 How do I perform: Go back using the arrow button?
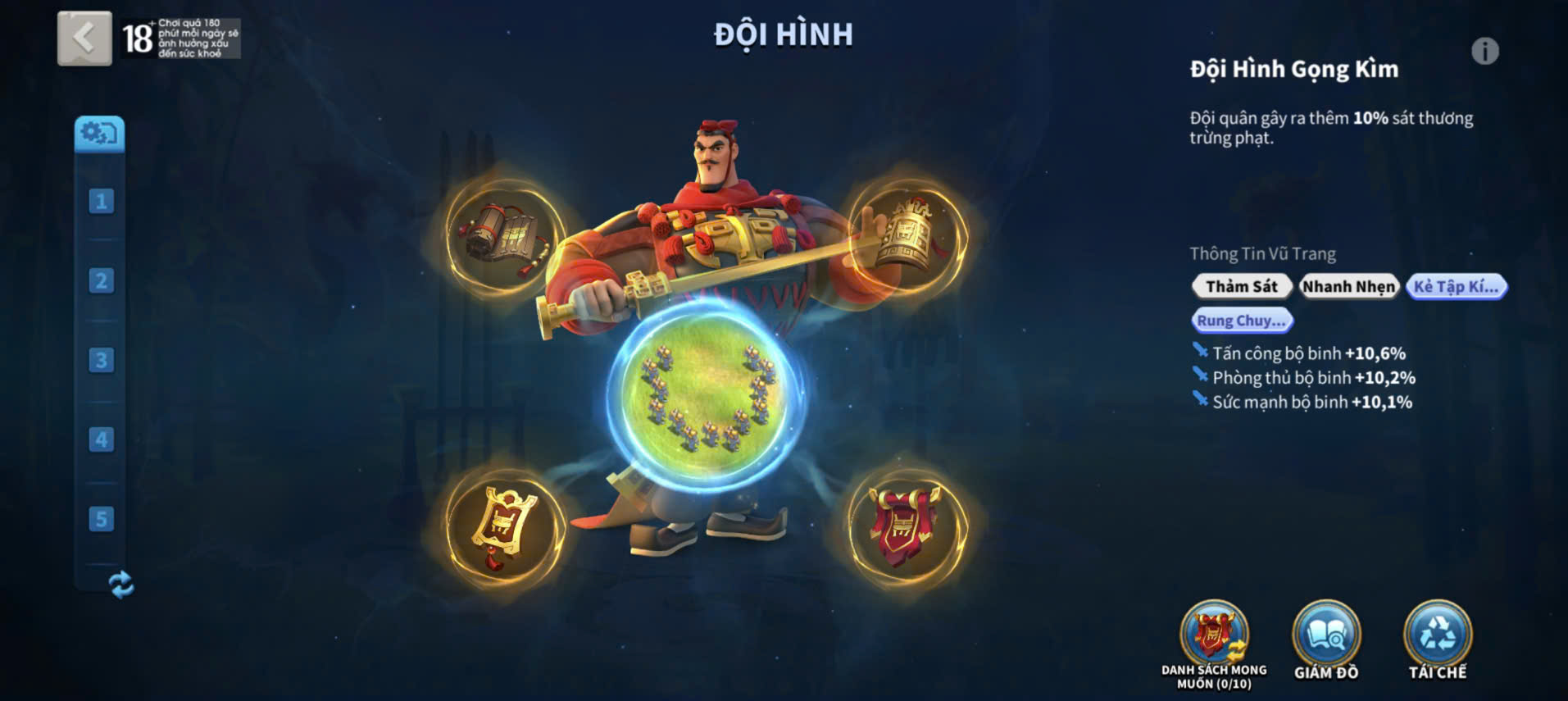(x=84, y=38)
